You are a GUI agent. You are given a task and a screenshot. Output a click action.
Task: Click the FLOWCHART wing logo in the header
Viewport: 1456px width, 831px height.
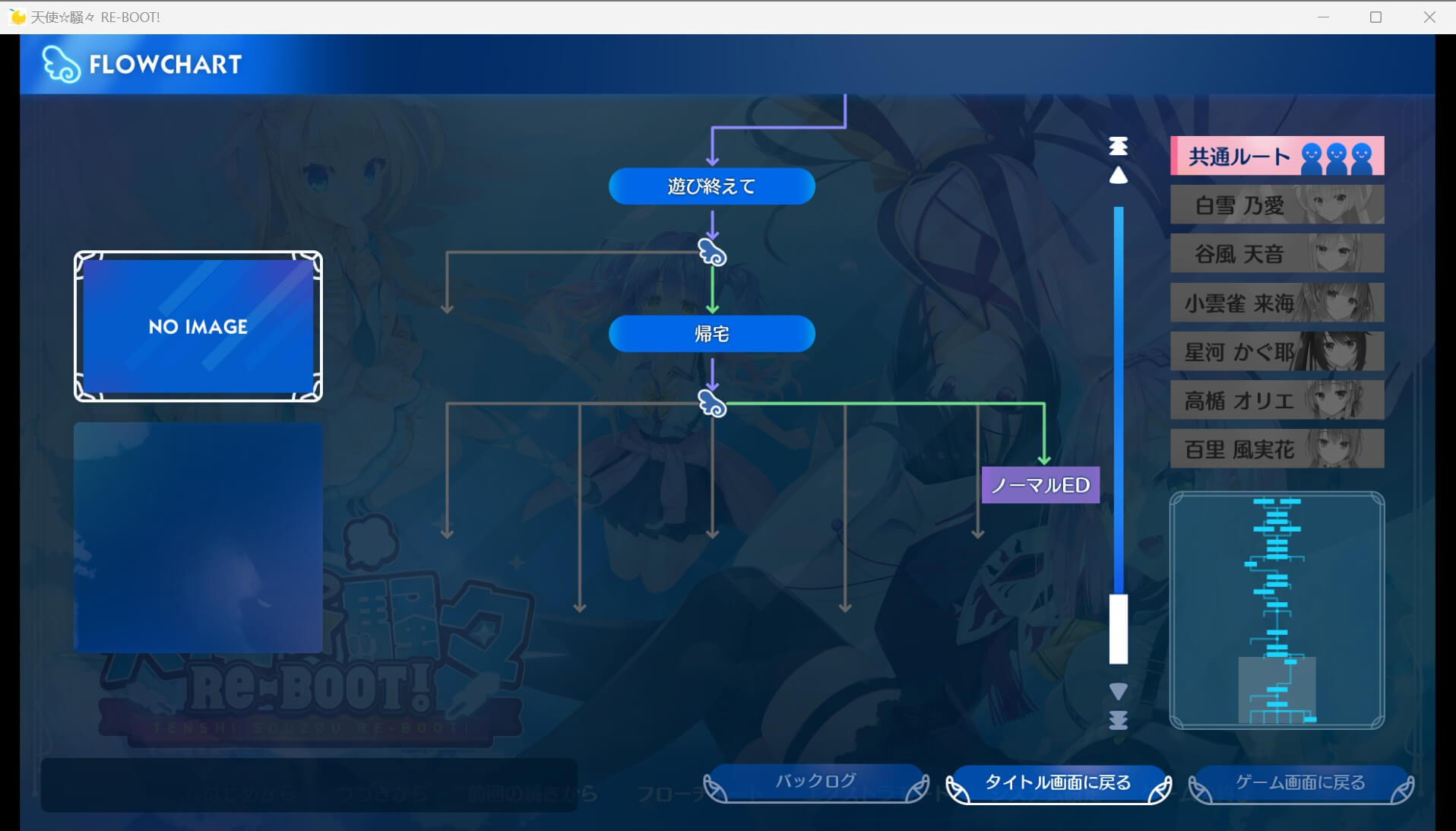(61, 63)
